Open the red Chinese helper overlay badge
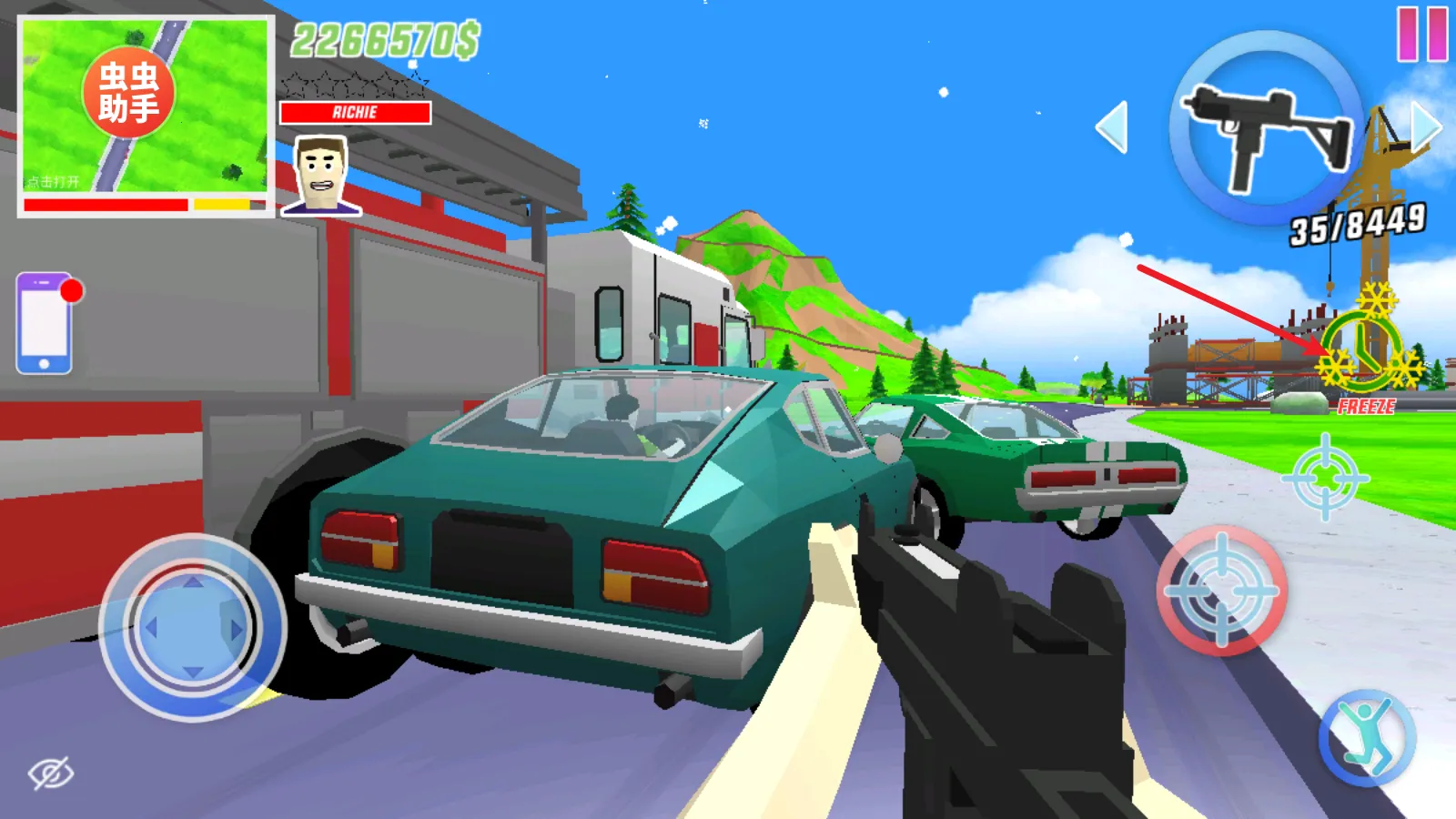The image size is (1456, 819). pyautogui.click(x=128, y=92)
